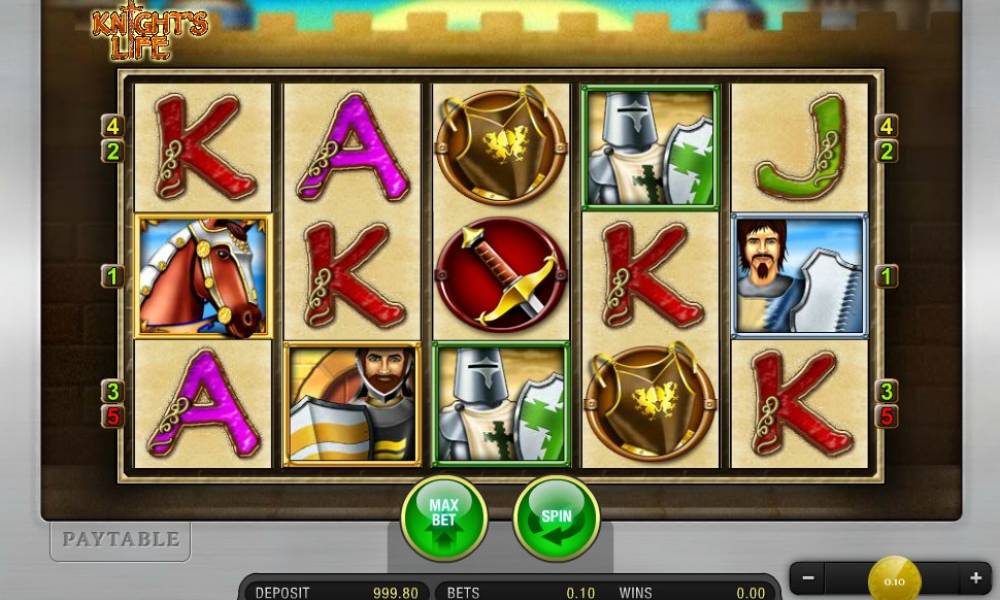
Task: Activate the MAX BET button
Action: (444, 518)
